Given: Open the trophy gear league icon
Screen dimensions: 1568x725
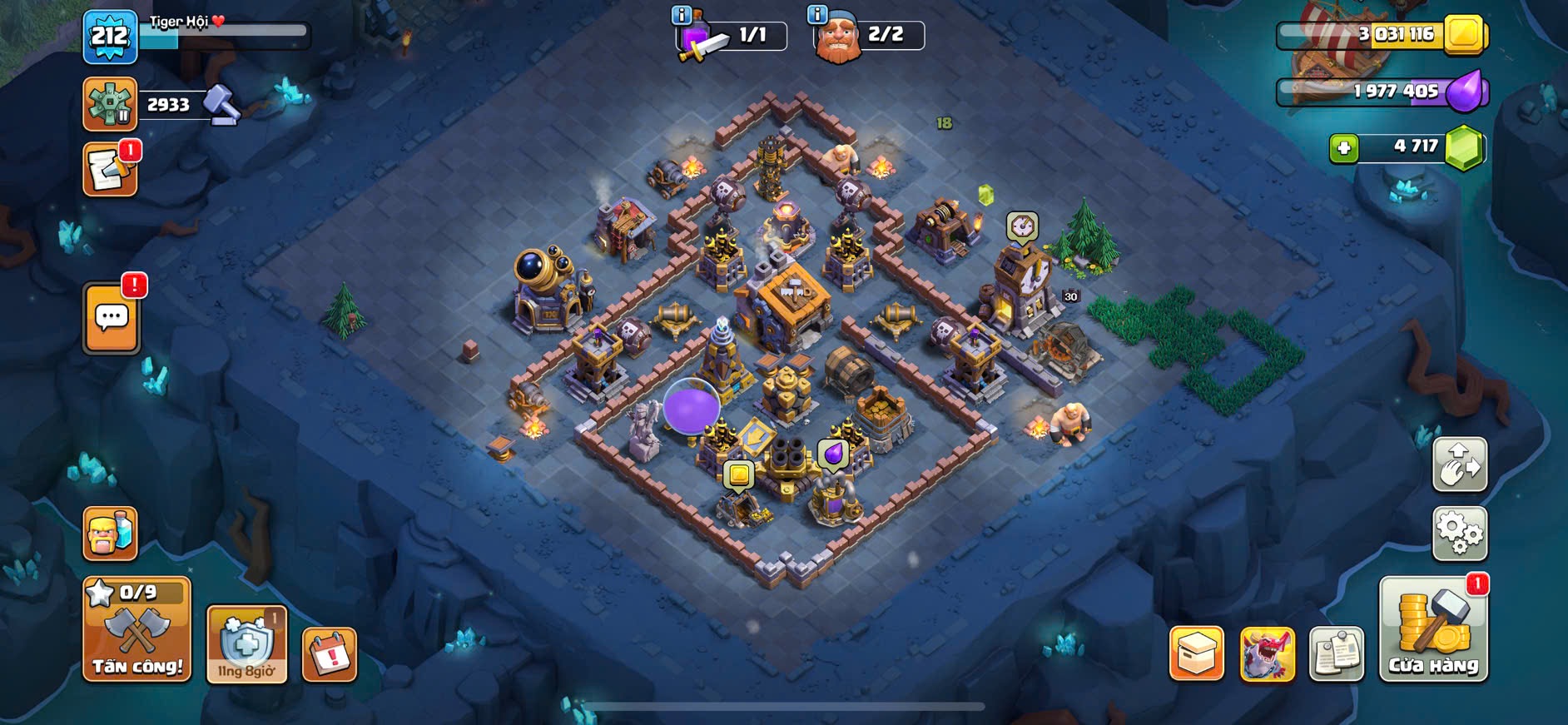Looking at the screenshot, I should [110, 104].
